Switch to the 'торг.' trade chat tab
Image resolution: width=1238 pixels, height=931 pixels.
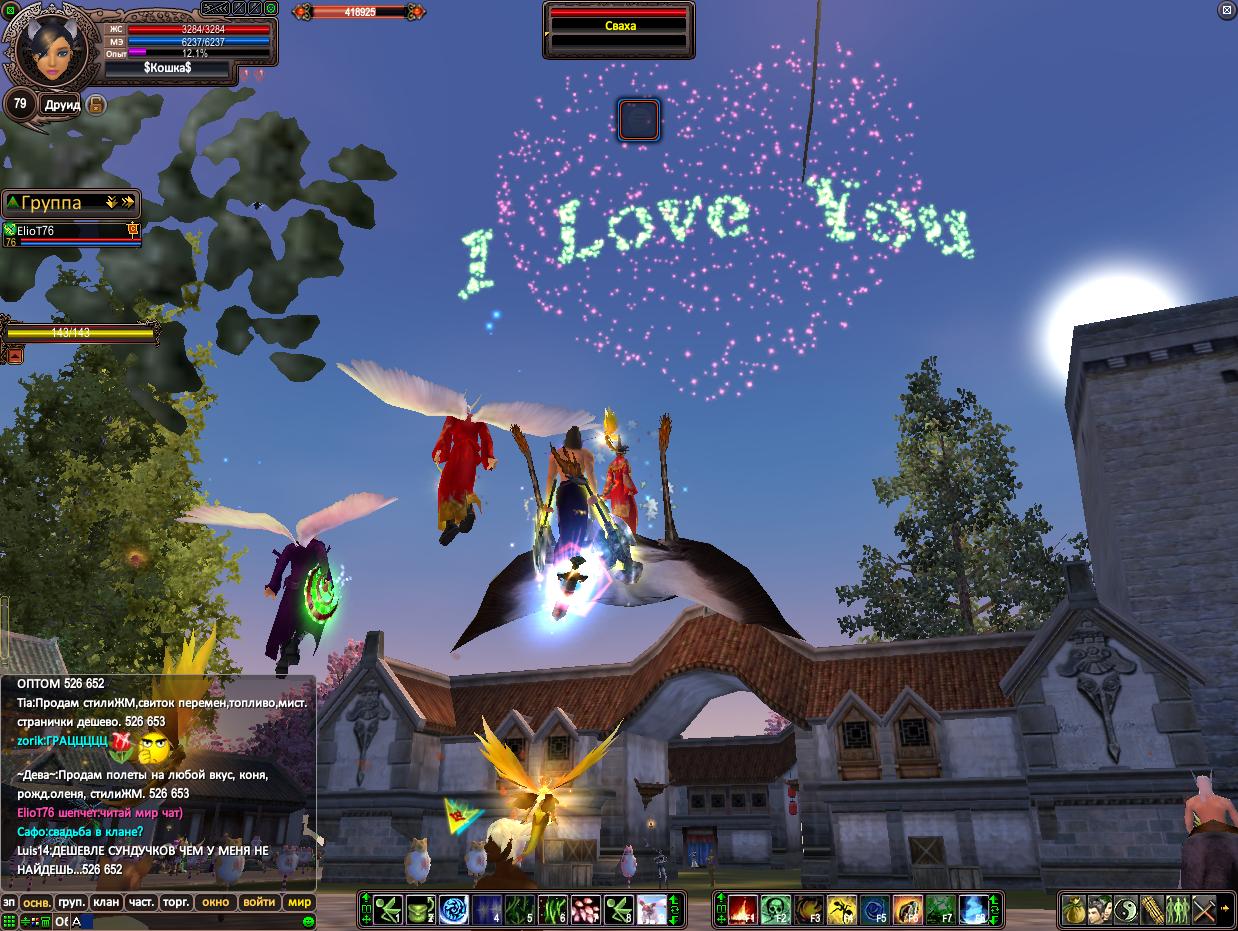[176, 902]
